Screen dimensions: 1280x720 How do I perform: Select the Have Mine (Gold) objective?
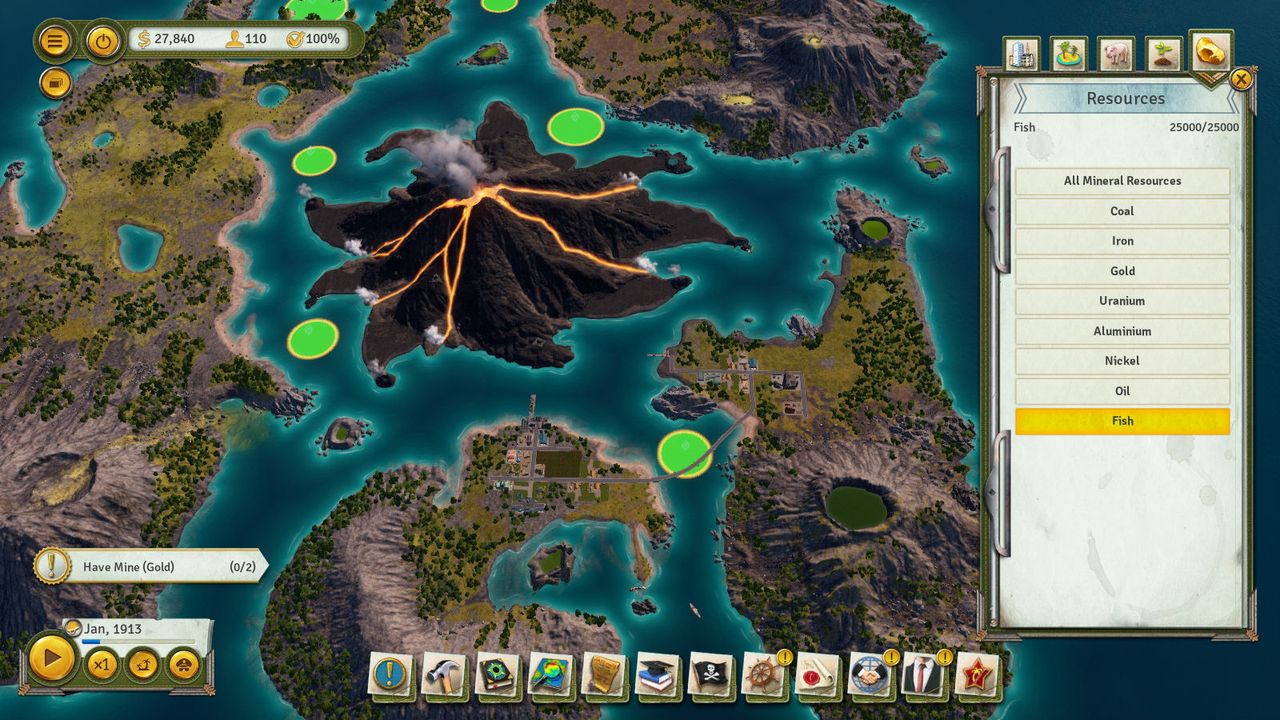(x=150, y=567)
